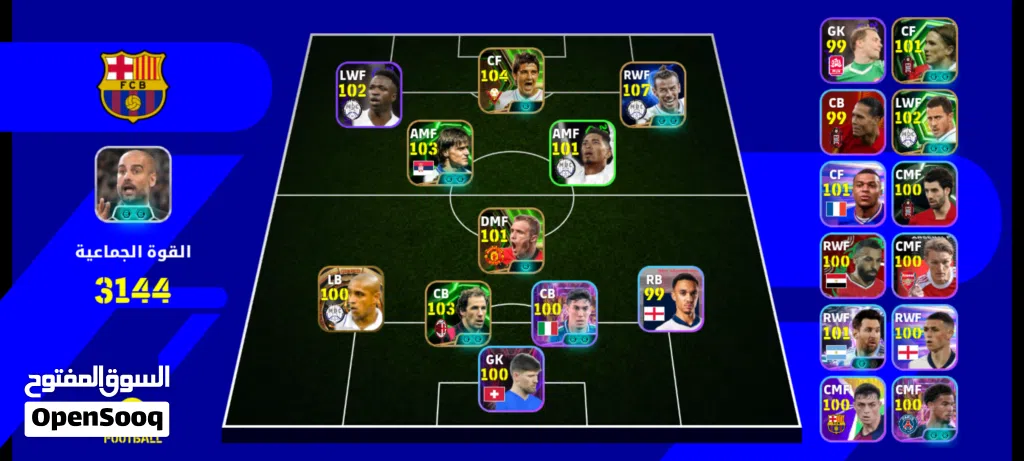
Task: Click the FC Barcelona club crest
Action: click(x=133, y=85)
